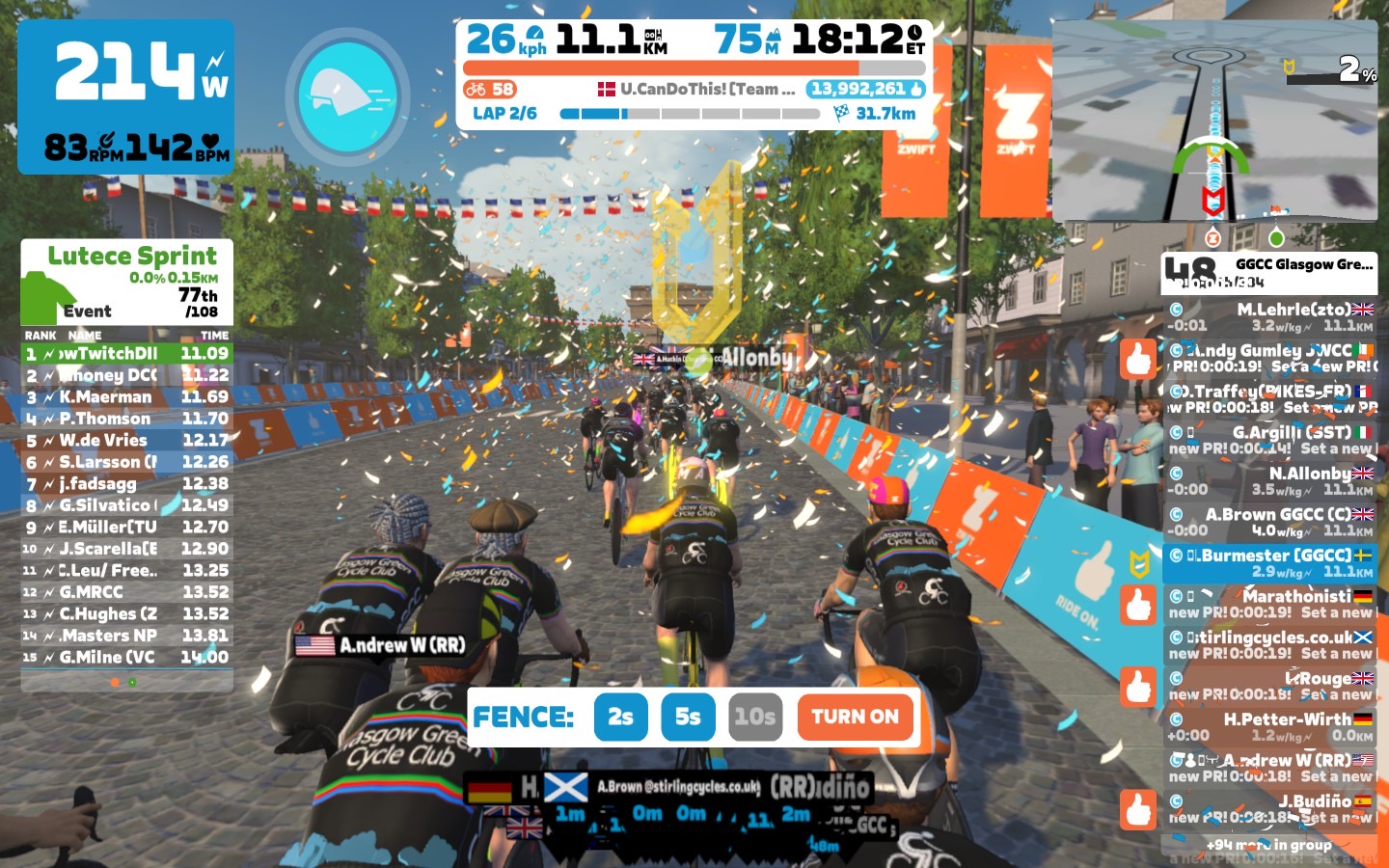Open the minimap
This screenshot has width=1389, height=868.
[x=1214, y=122]
